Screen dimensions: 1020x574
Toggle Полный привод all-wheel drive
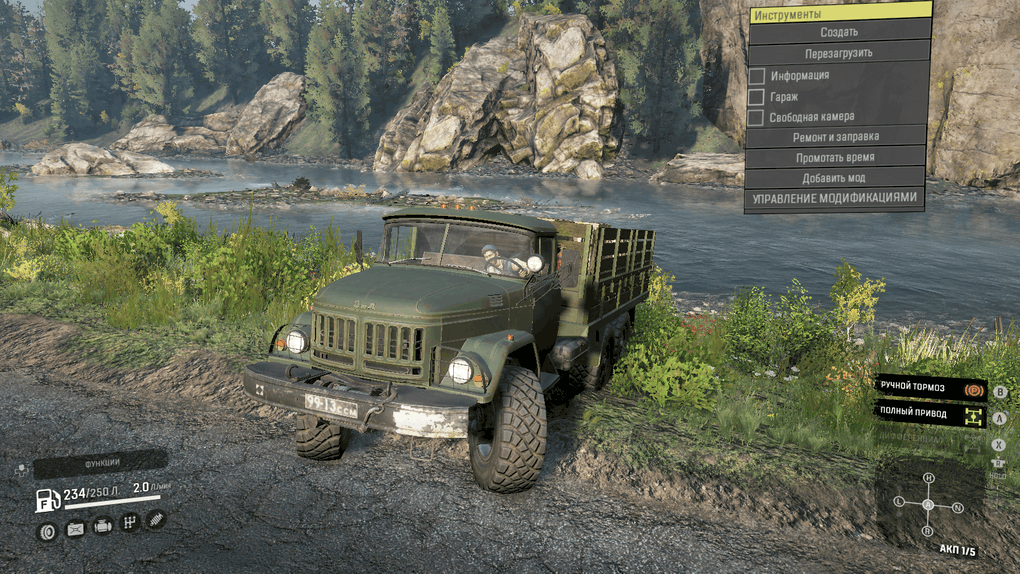pyautogui.click(x=929, y=413)
